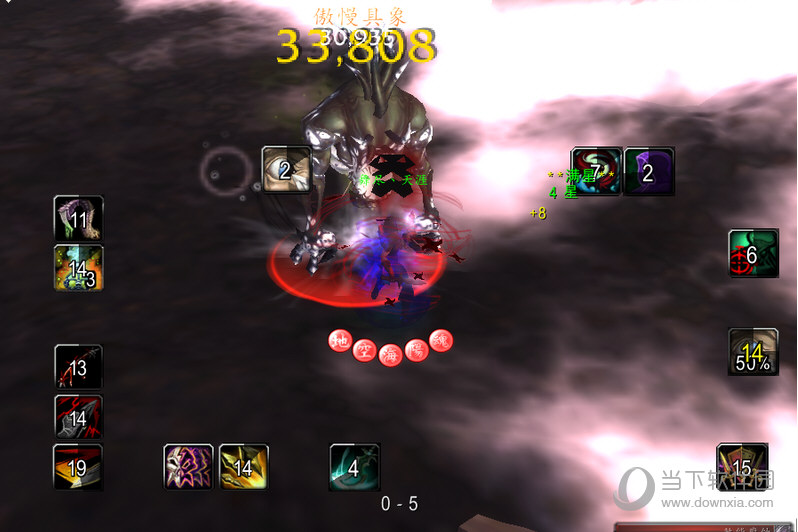Select the grey arrowhead icon showing 14
Image resolution: width=798 pixels, height=532 pixels.
click(78, 418)
